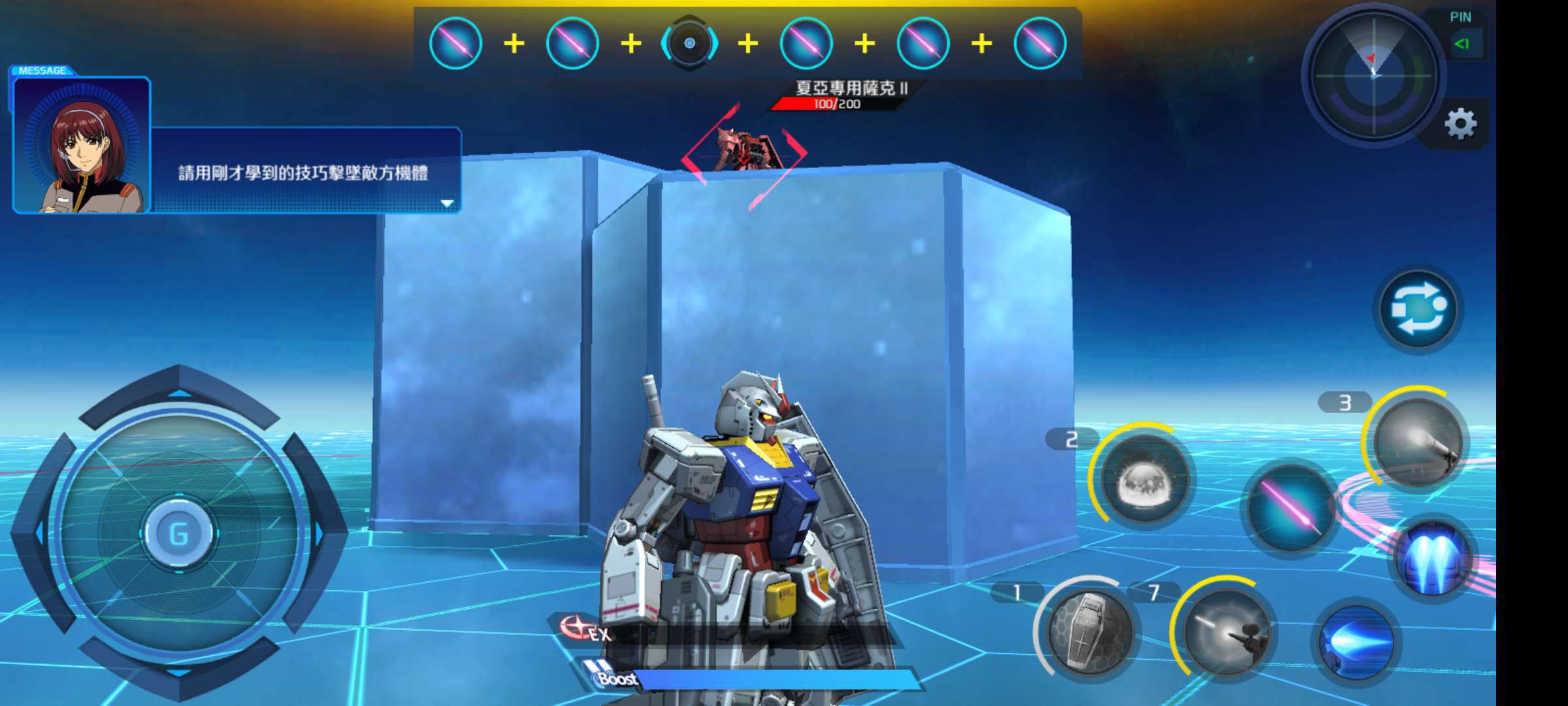
Task: Open the gear settings menu
Action: [x=1460, y=124]
